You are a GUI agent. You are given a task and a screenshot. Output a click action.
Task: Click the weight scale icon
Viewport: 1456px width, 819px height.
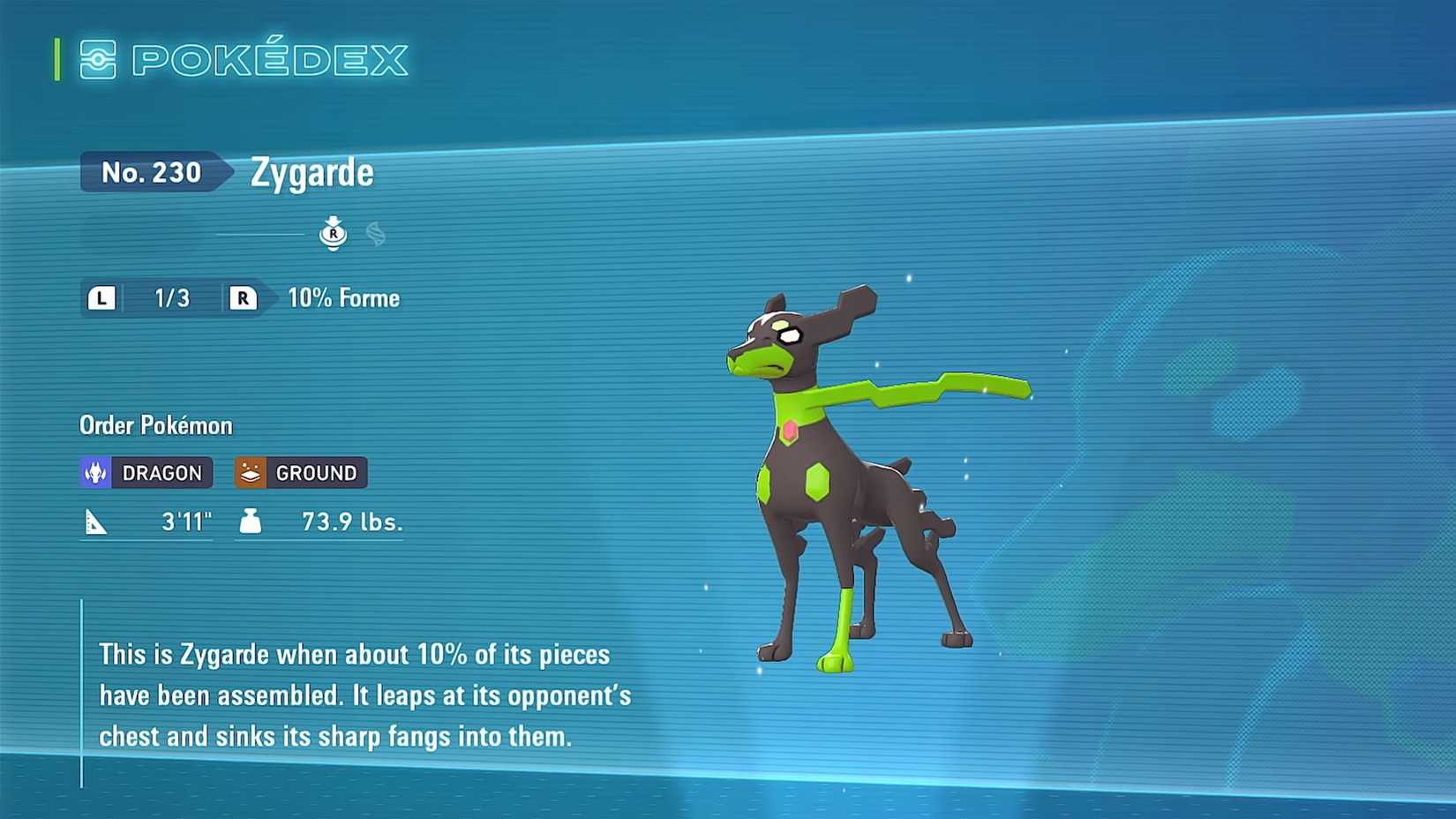(251, 521)
